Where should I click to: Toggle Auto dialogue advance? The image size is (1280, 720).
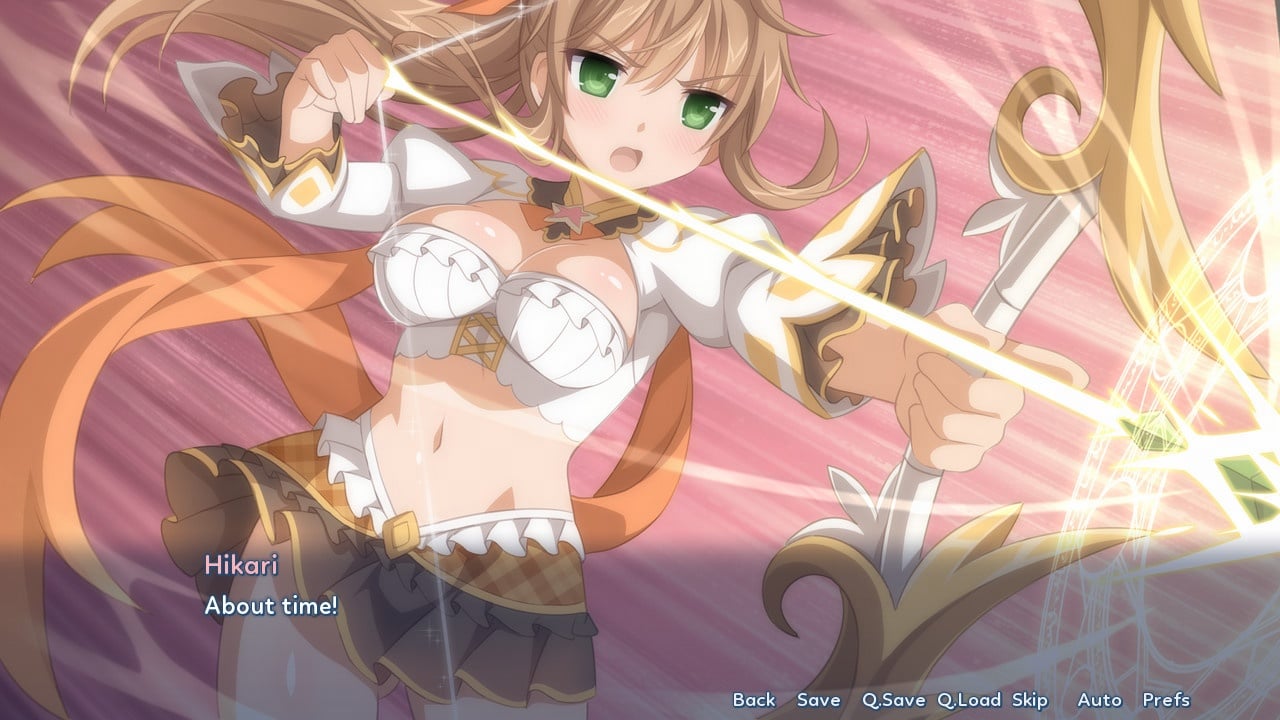(1099, 700)
